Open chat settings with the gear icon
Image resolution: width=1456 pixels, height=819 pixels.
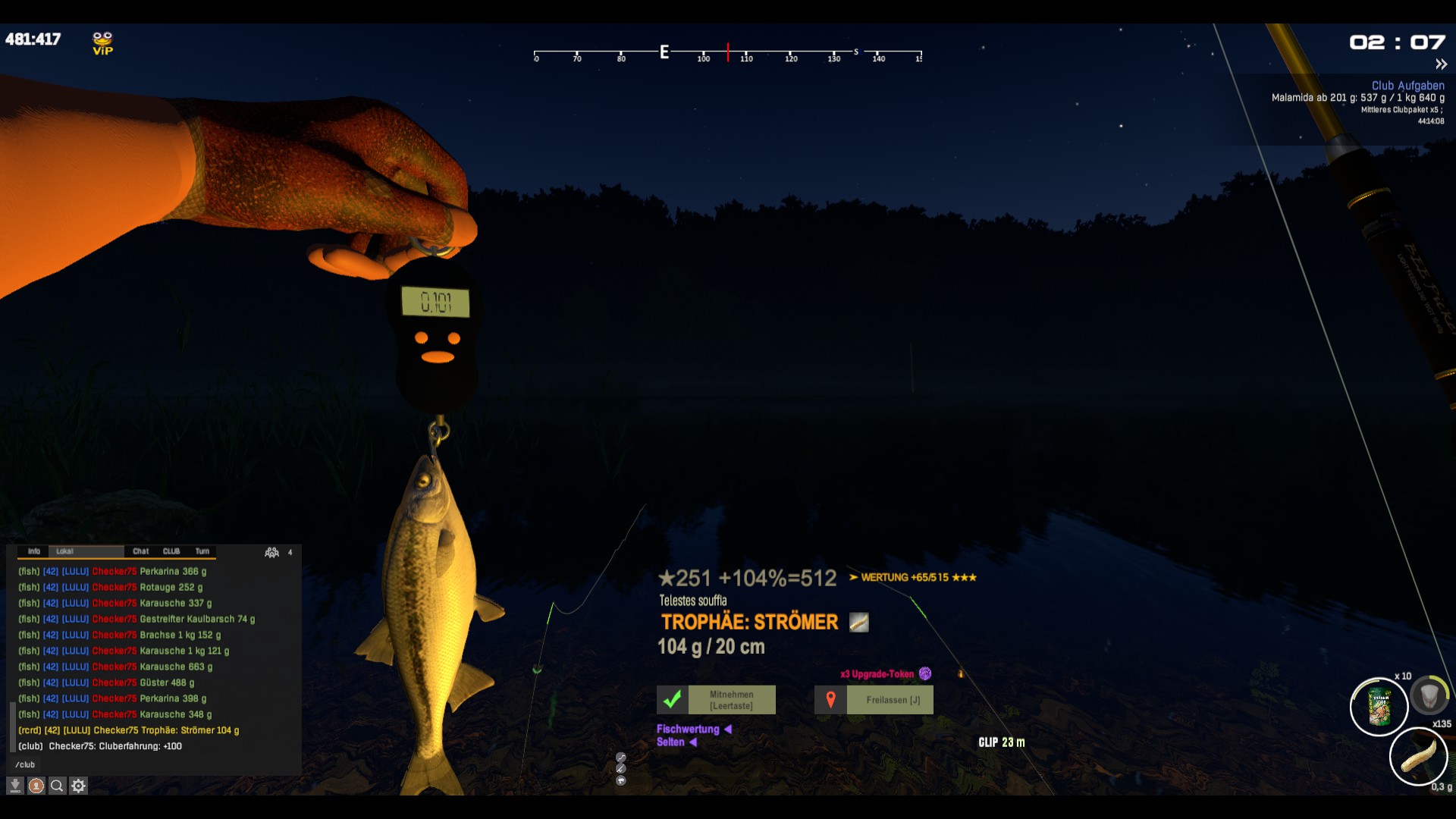(78, 786)
